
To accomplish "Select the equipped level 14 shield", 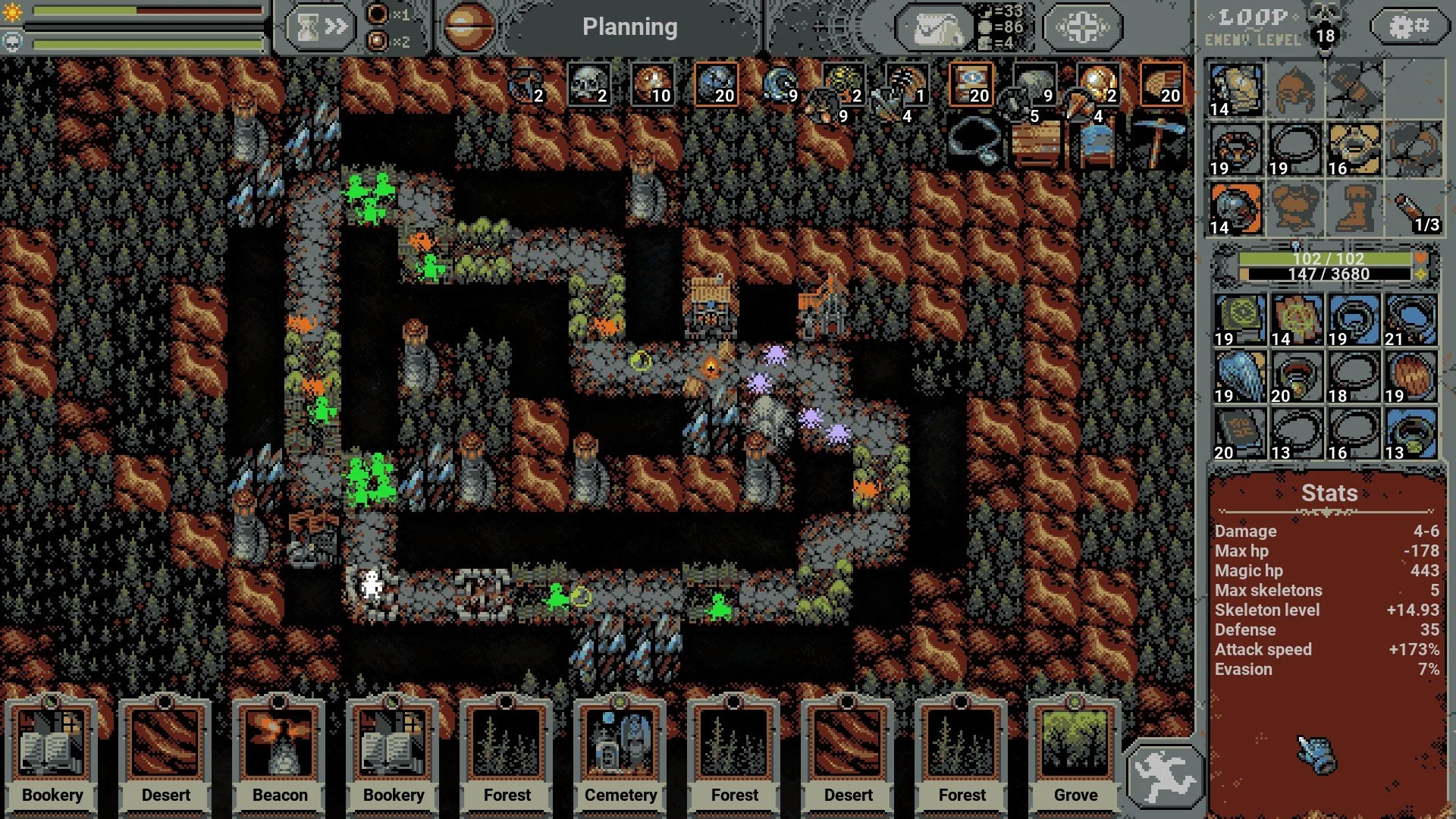I will tap(1235, 208).
